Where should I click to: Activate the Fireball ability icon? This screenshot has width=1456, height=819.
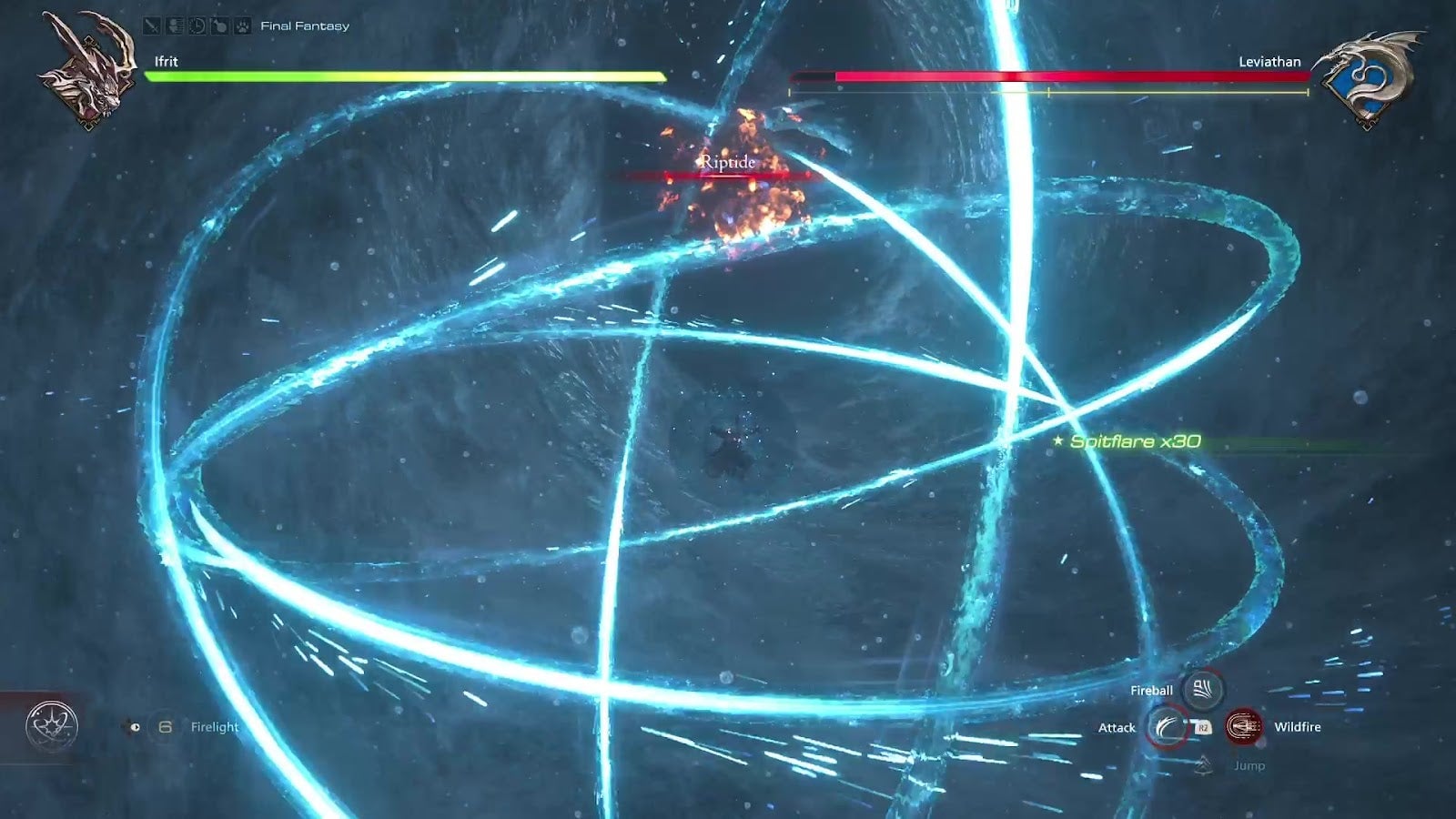pyautogui.click(x=1202, y=690)
